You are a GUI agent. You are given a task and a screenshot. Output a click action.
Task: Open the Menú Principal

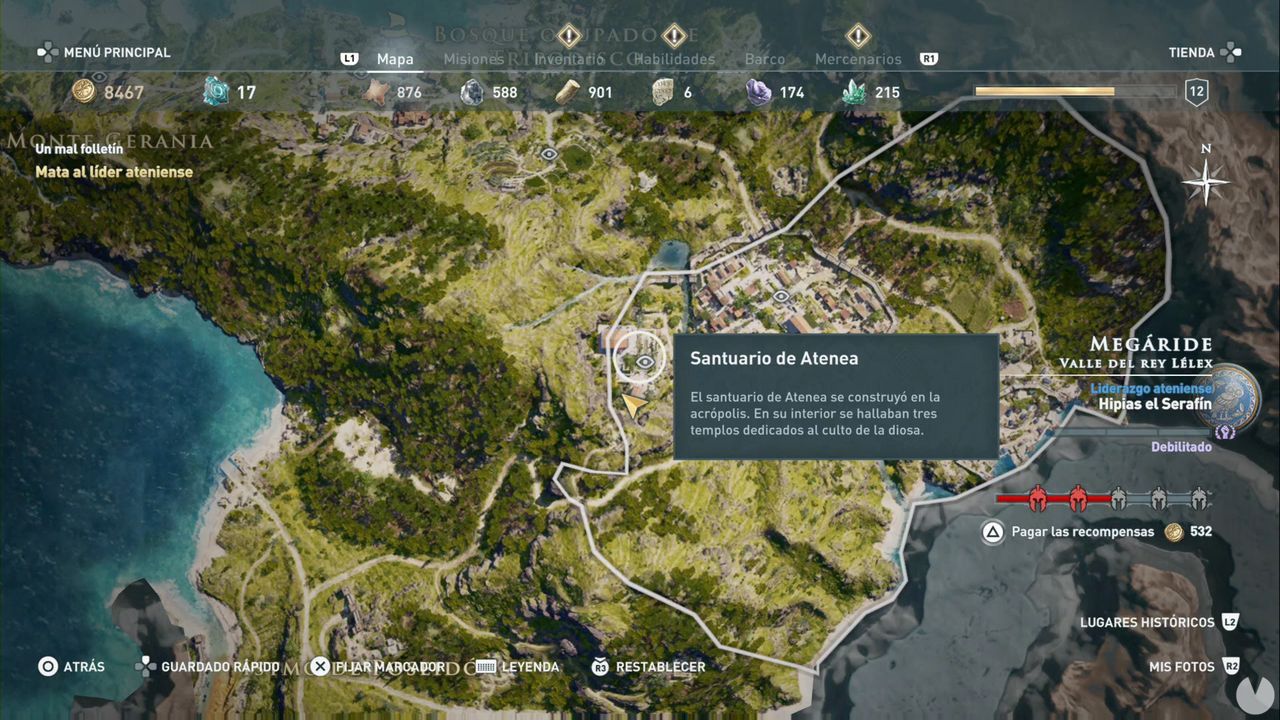click(x=120, y=52)
